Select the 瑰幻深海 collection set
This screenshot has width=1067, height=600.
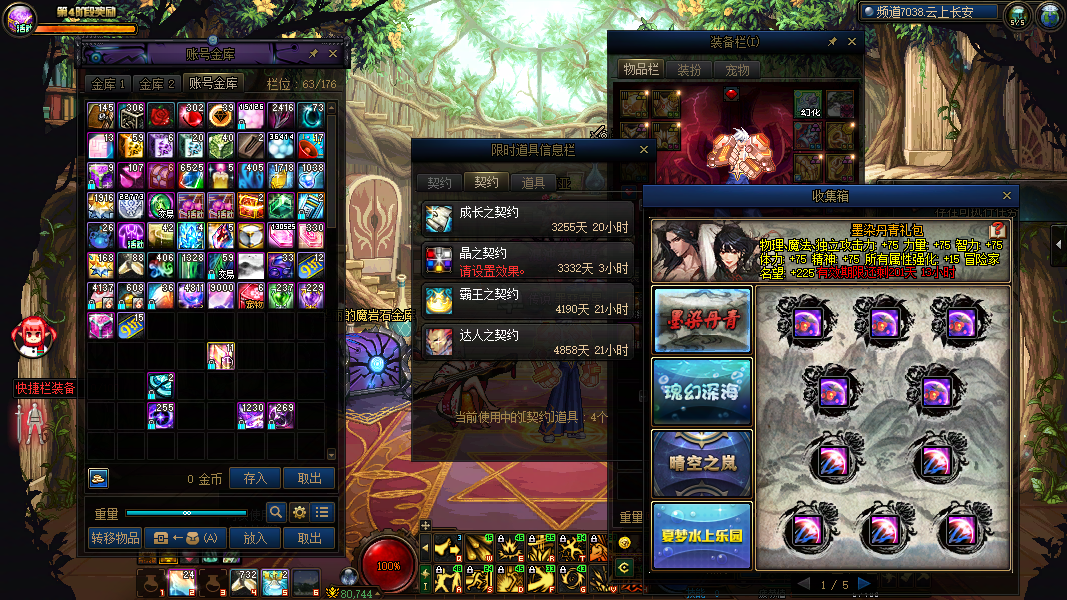tap(702, 390)
